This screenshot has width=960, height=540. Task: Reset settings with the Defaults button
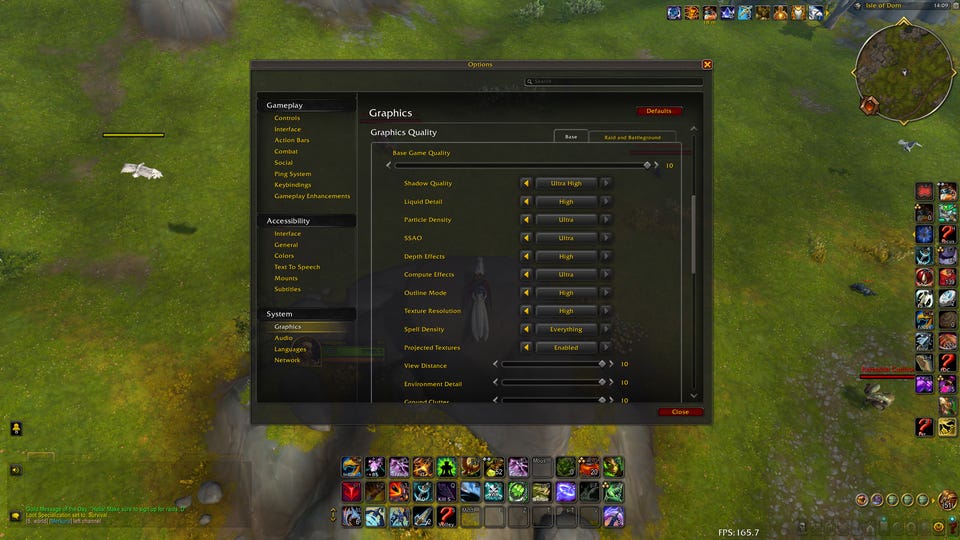coord(659,111)
